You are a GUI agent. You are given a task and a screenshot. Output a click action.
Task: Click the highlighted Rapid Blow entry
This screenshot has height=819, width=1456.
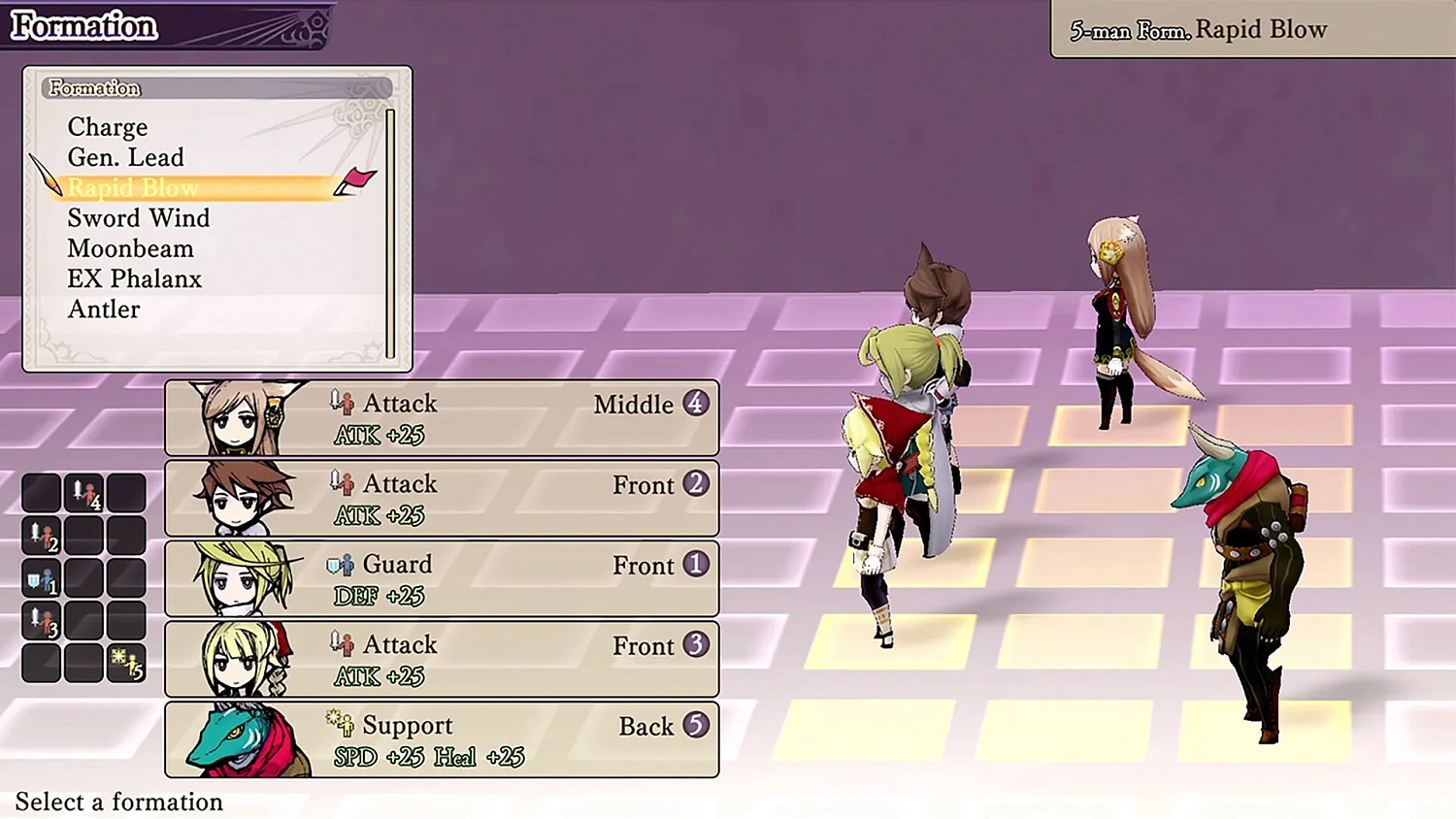[x=133, y=187]
